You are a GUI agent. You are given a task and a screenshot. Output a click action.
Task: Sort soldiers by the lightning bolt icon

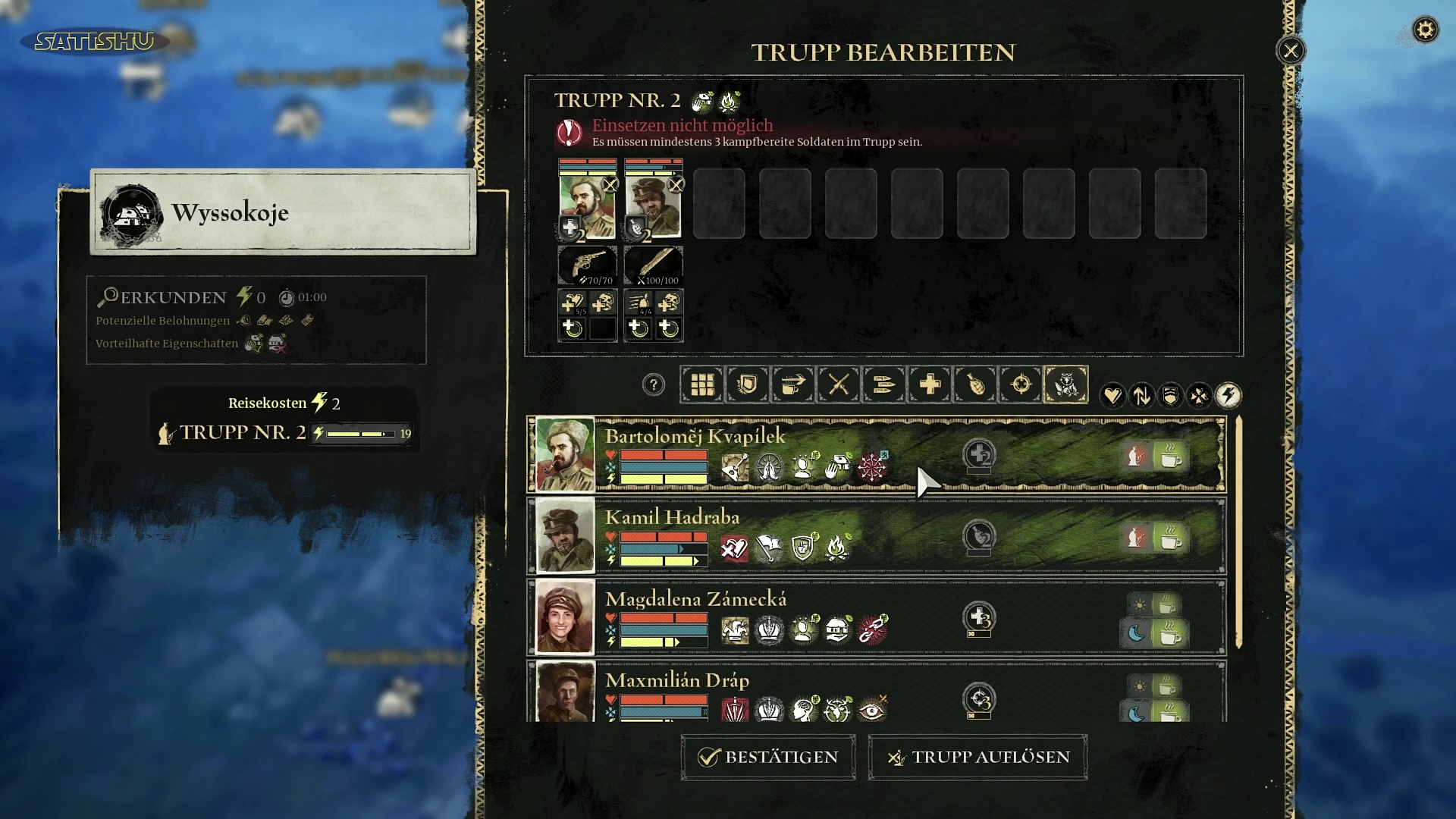pos(1228,395)
